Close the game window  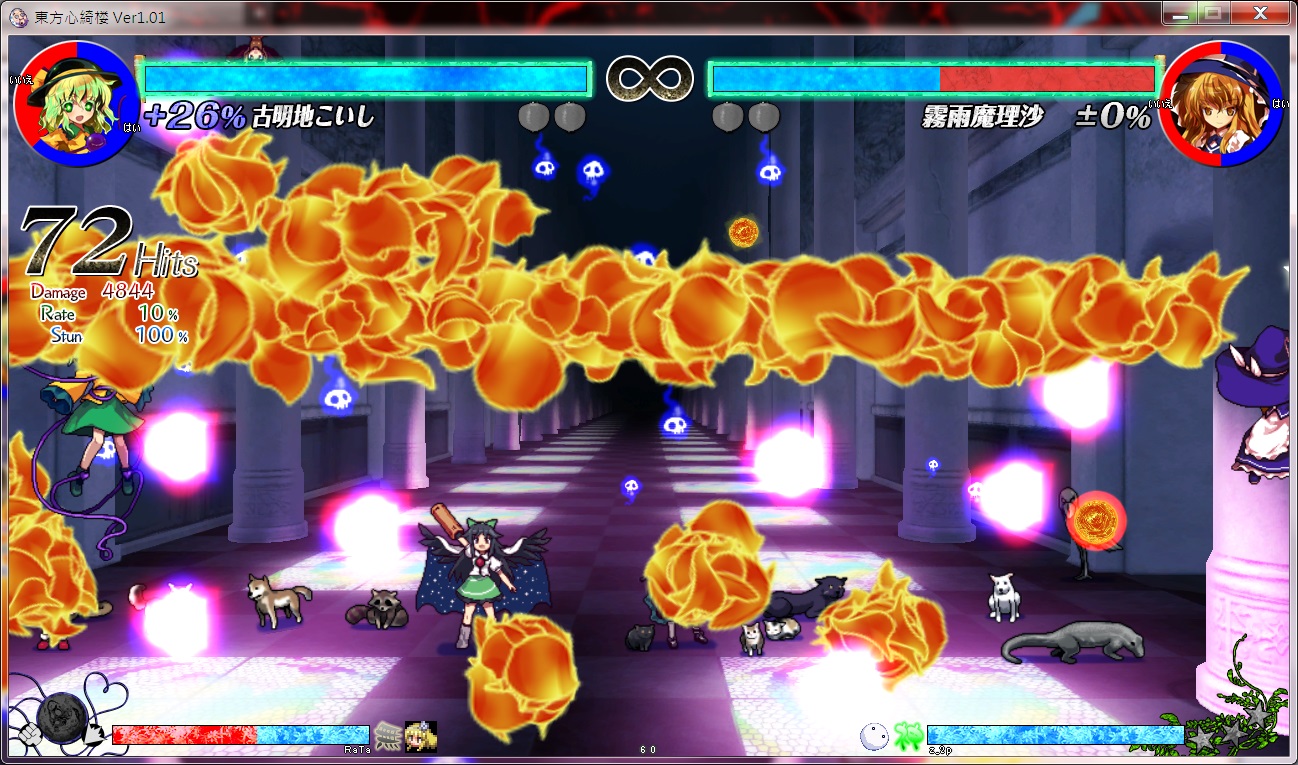pos(1264,14)
